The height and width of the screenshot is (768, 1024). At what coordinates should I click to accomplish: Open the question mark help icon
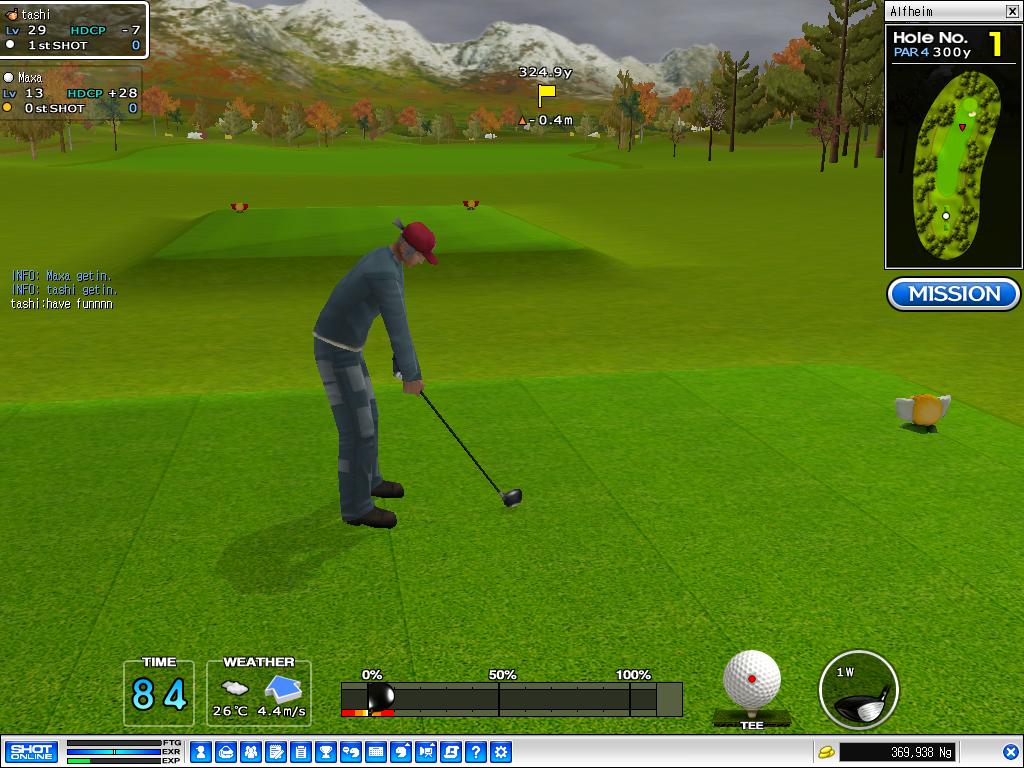tap(476, 752)
